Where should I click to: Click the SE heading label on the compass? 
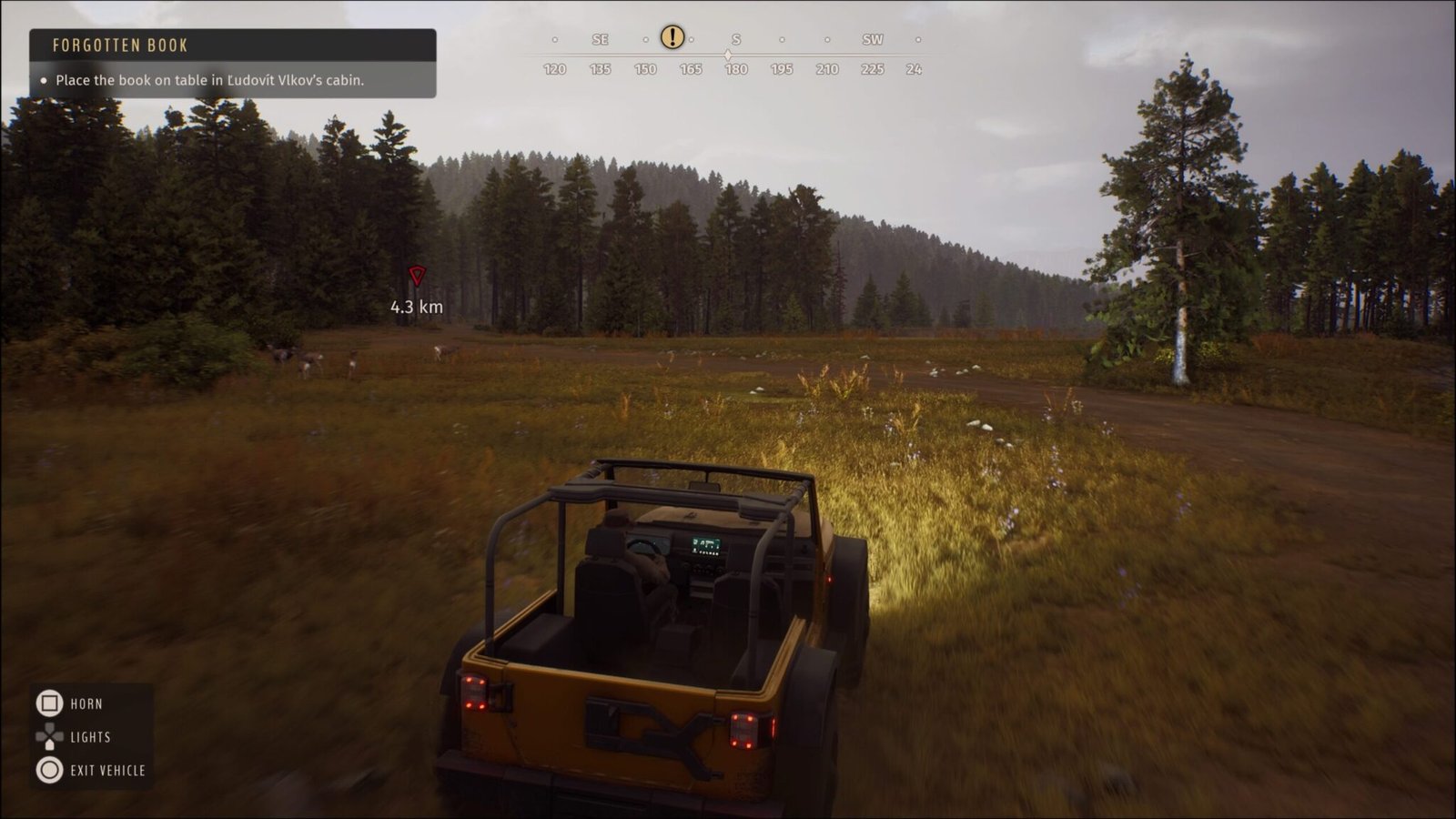coord(599,39)
